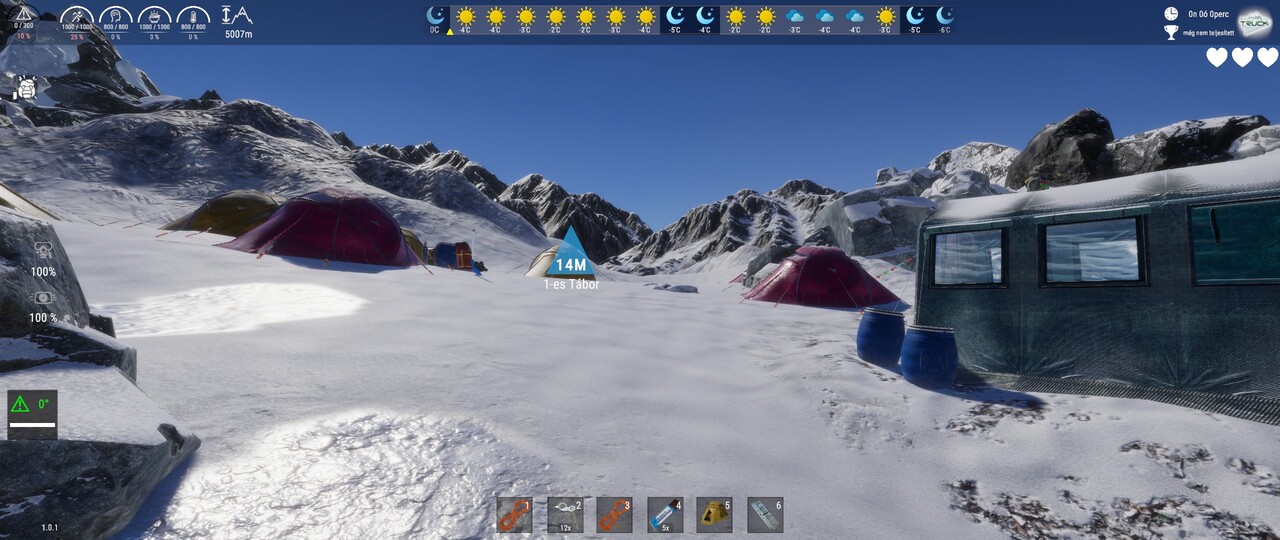
Task: Click the running figure stamina icon
Action: point(77,16)
